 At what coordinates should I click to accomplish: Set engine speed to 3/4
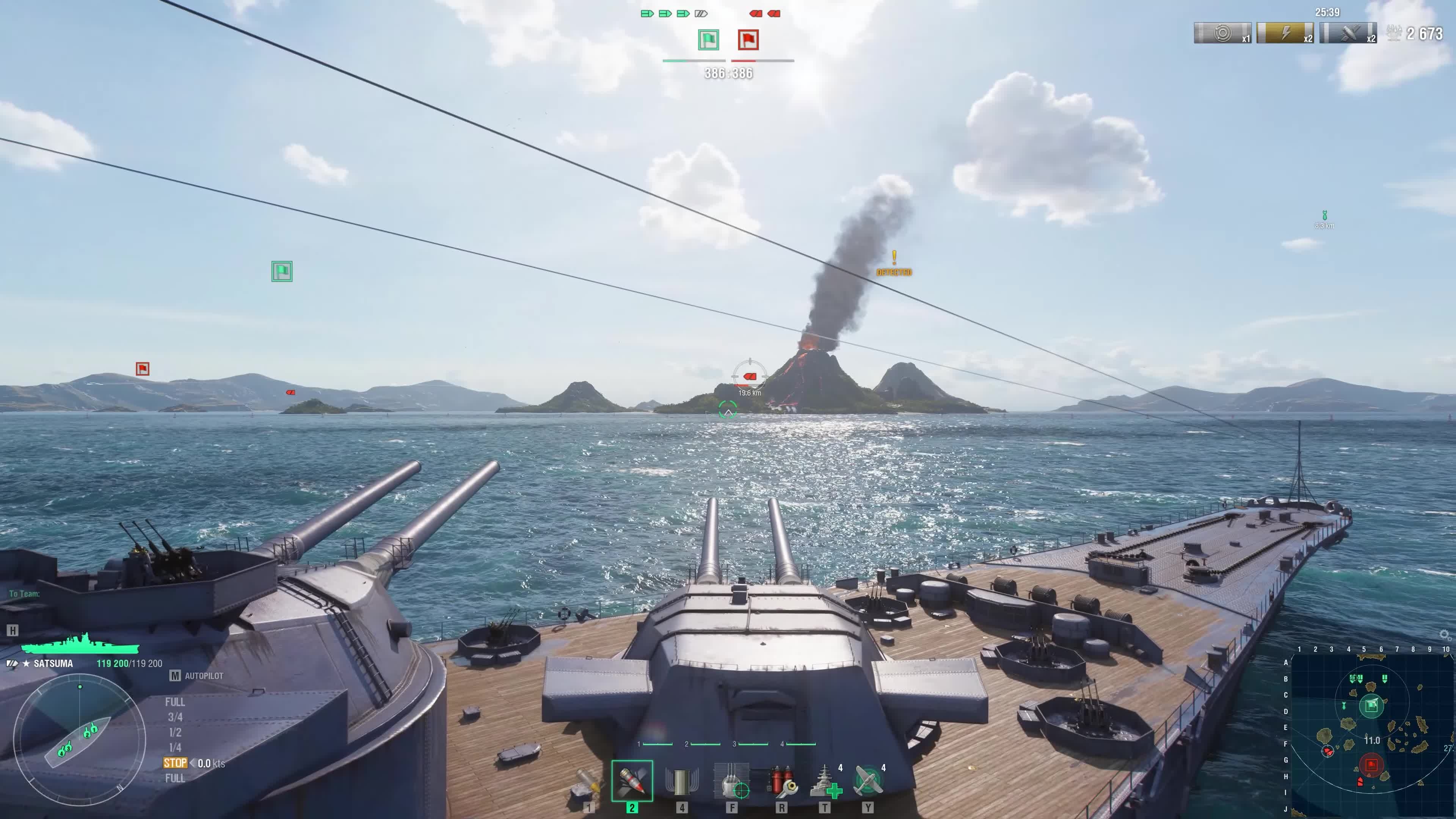coord(175,717)
